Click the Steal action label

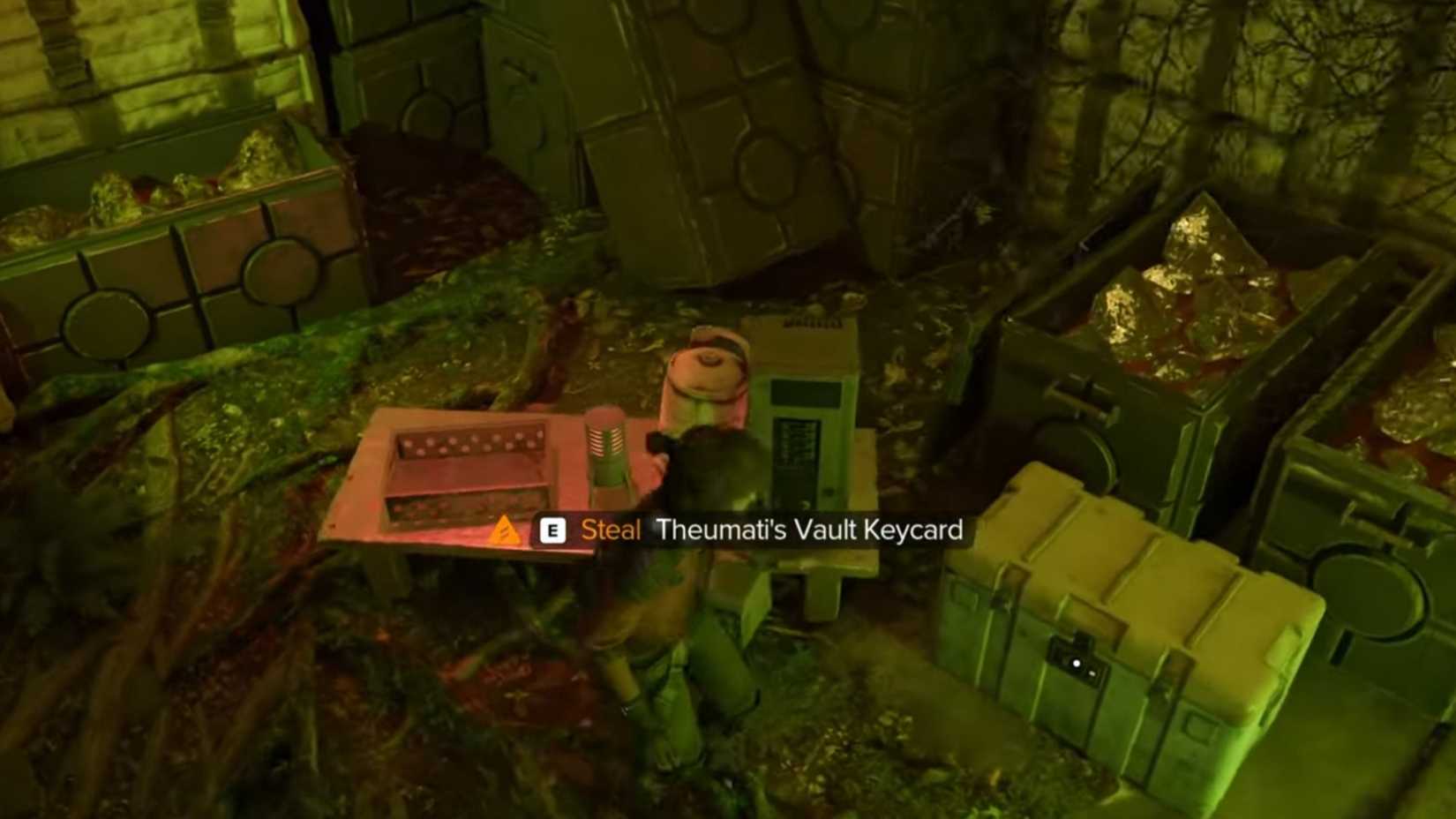tap(611, 530)
